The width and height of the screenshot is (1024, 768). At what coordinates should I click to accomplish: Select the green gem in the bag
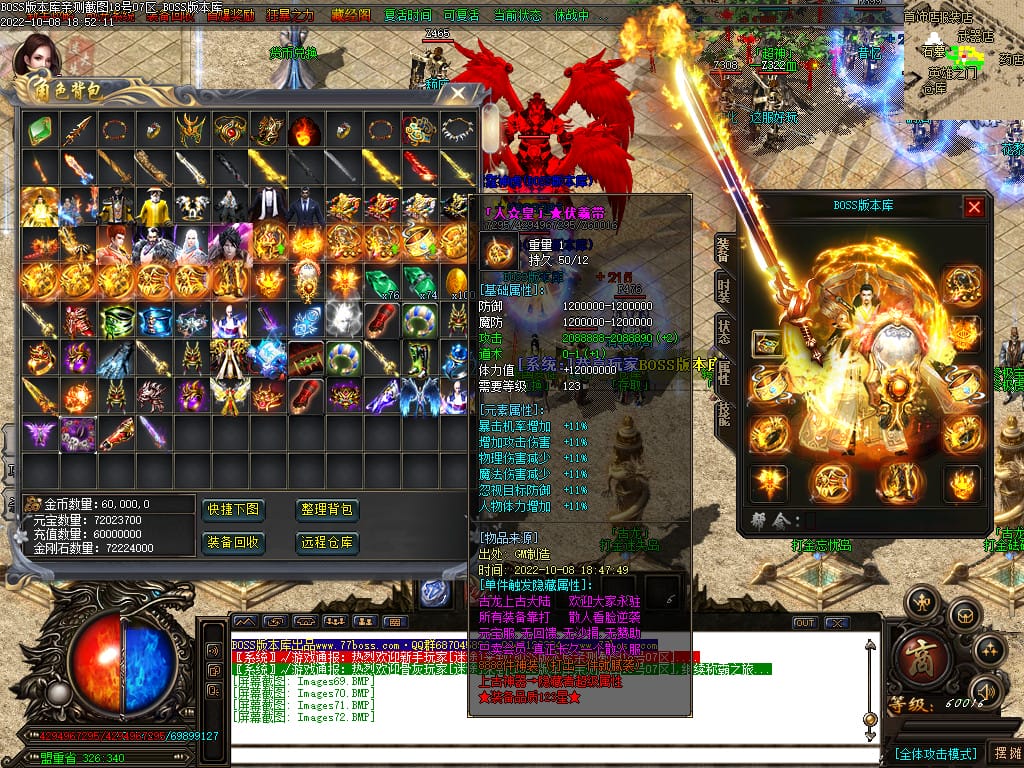(39, 129)
